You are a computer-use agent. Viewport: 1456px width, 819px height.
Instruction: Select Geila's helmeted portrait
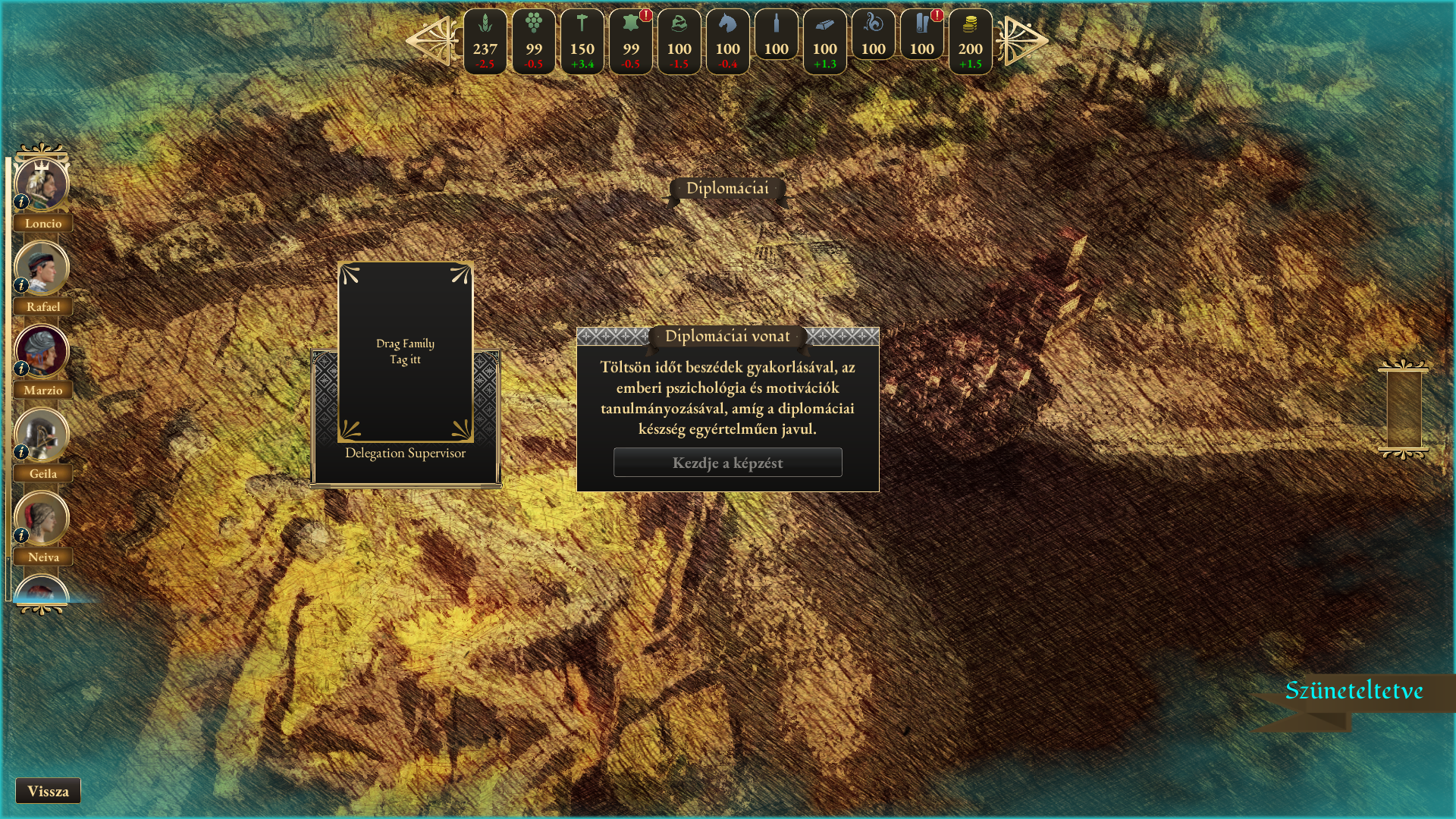point(42,435)
